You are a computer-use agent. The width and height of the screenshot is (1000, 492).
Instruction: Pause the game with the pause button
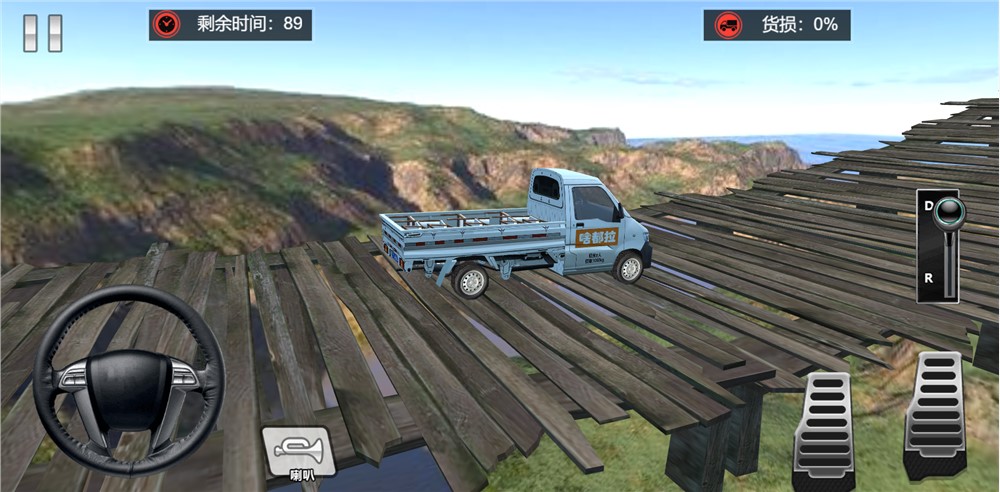click(43, 32)
